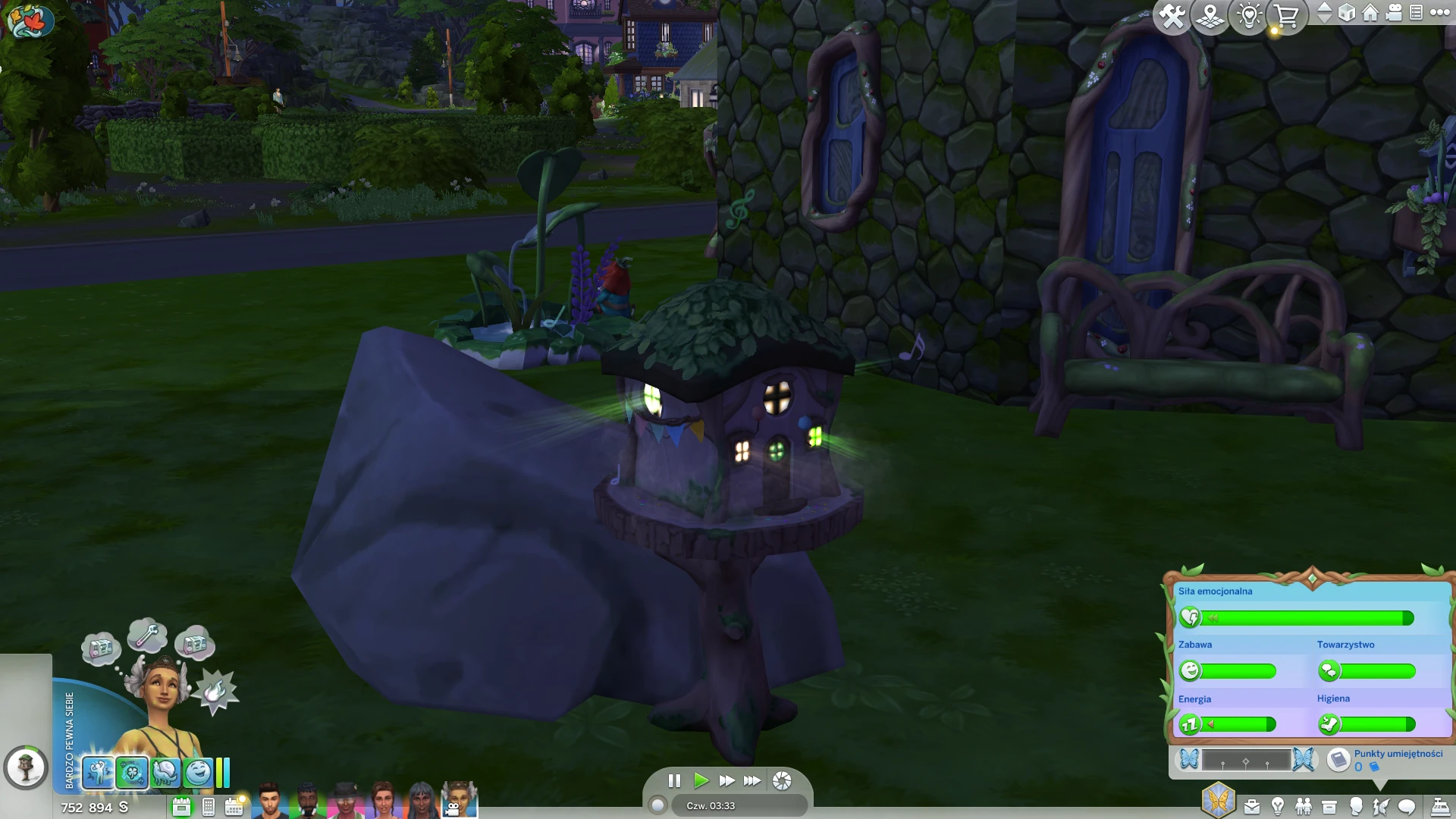Open the skill points book button
This screenshot has width=1456, height=819.
[1339, 759]
